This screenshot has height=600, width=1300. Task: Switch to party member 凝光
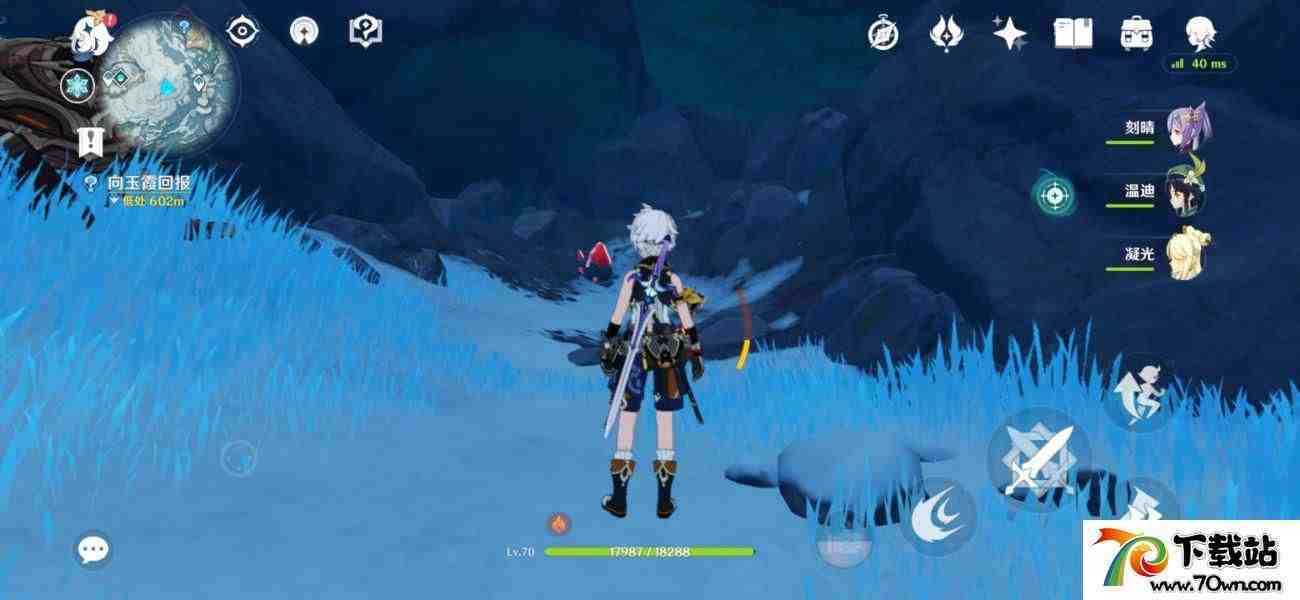point(1186,254)
